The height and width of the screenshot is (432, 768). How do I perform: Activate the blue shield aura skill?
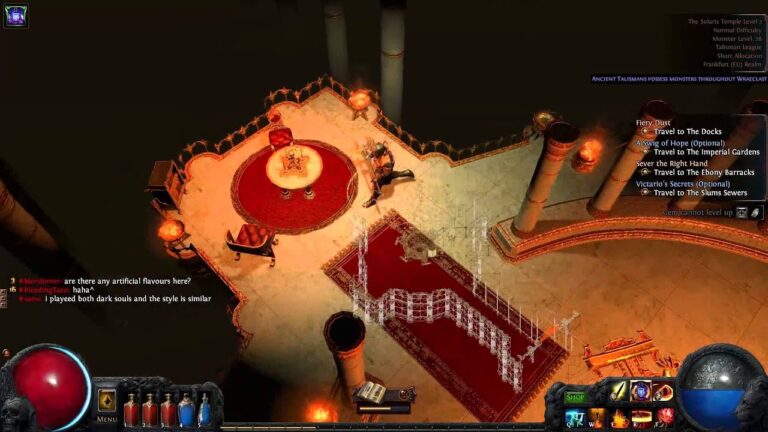(640, 392)
